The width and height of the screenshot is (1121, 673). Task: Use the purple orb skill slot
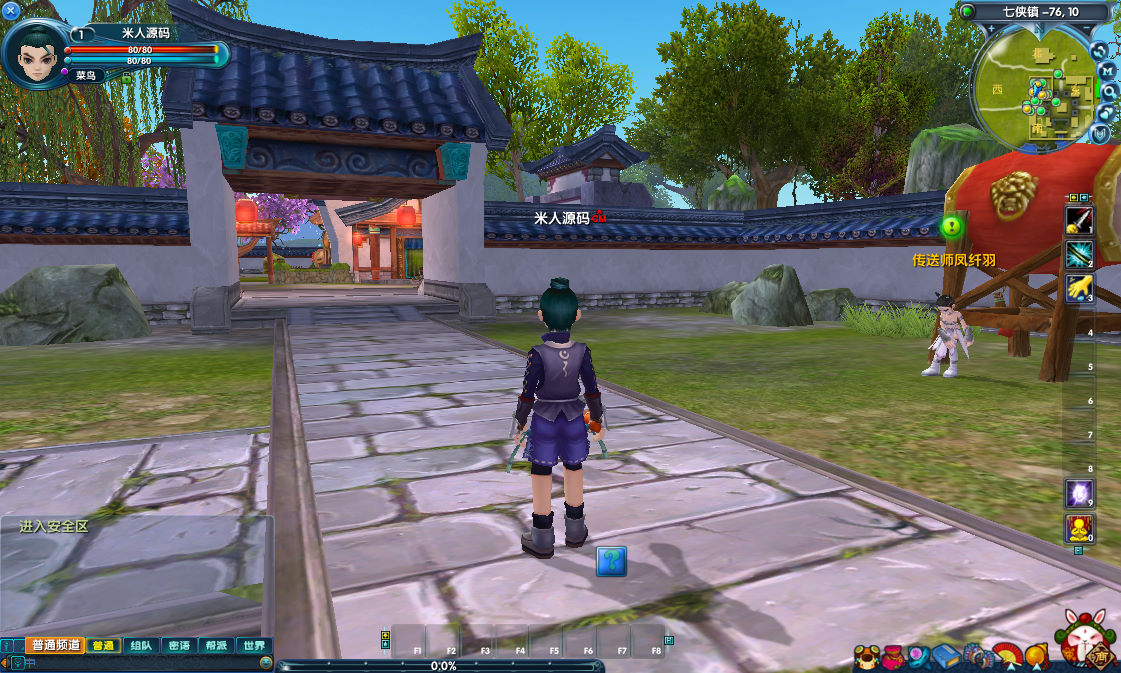pyautogui.click(x=1079, y=493)
